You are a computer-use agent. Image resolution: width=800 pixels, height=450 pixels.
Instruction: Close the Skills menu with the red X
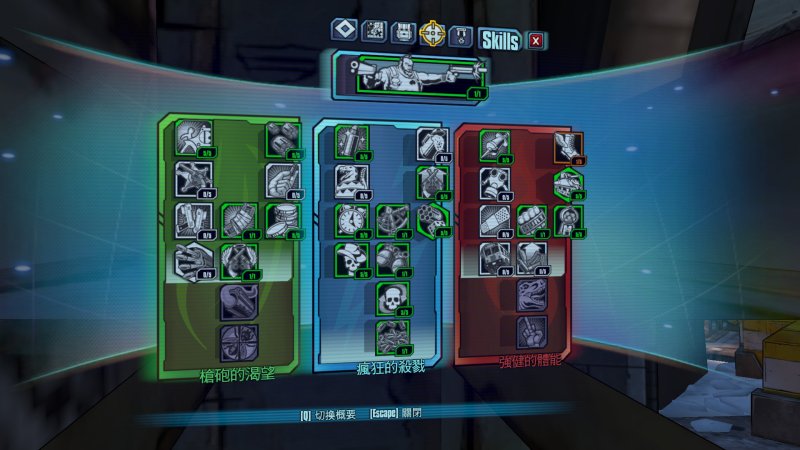pos(537,41)
